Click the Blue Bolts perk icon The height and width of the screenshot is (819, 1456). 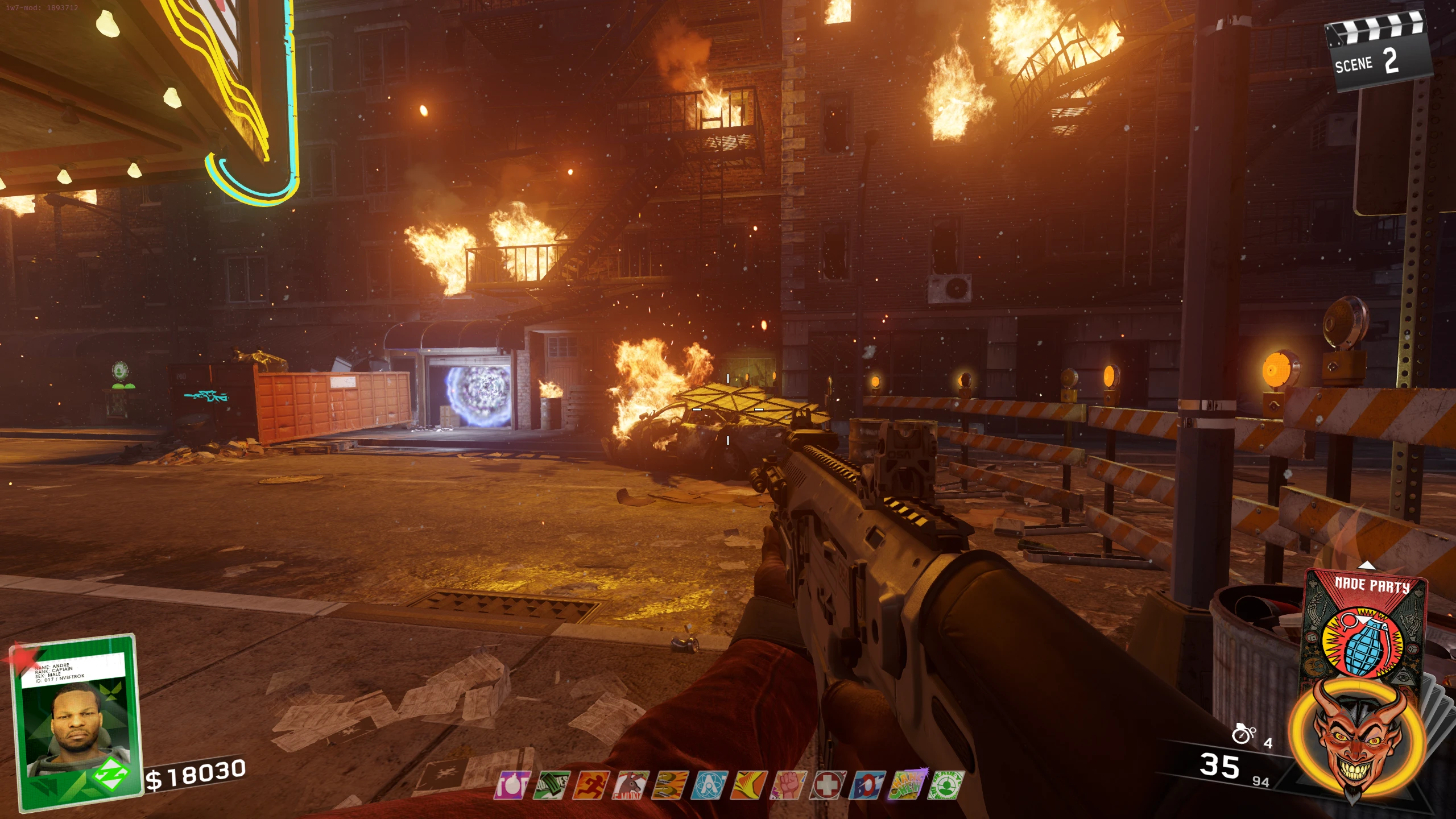(868, 785)
